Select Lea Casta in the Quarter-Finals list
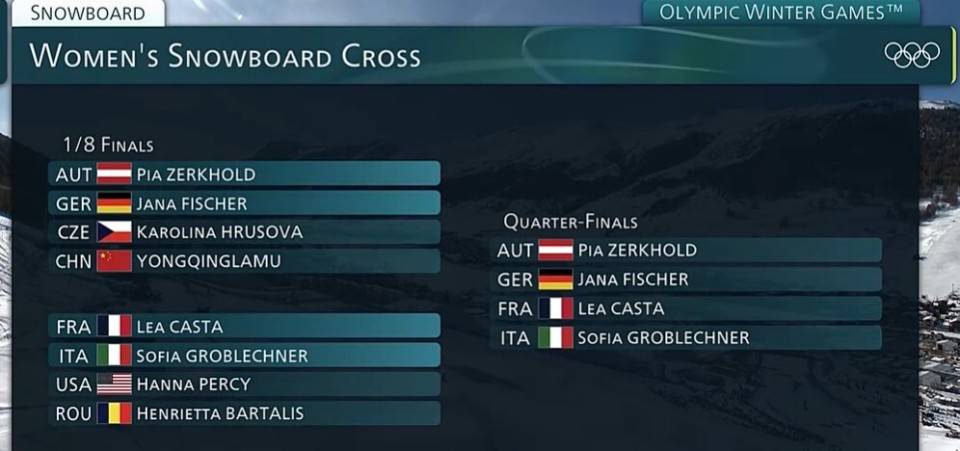This screenshot has height=451, width=960. (x=686, y=308)
